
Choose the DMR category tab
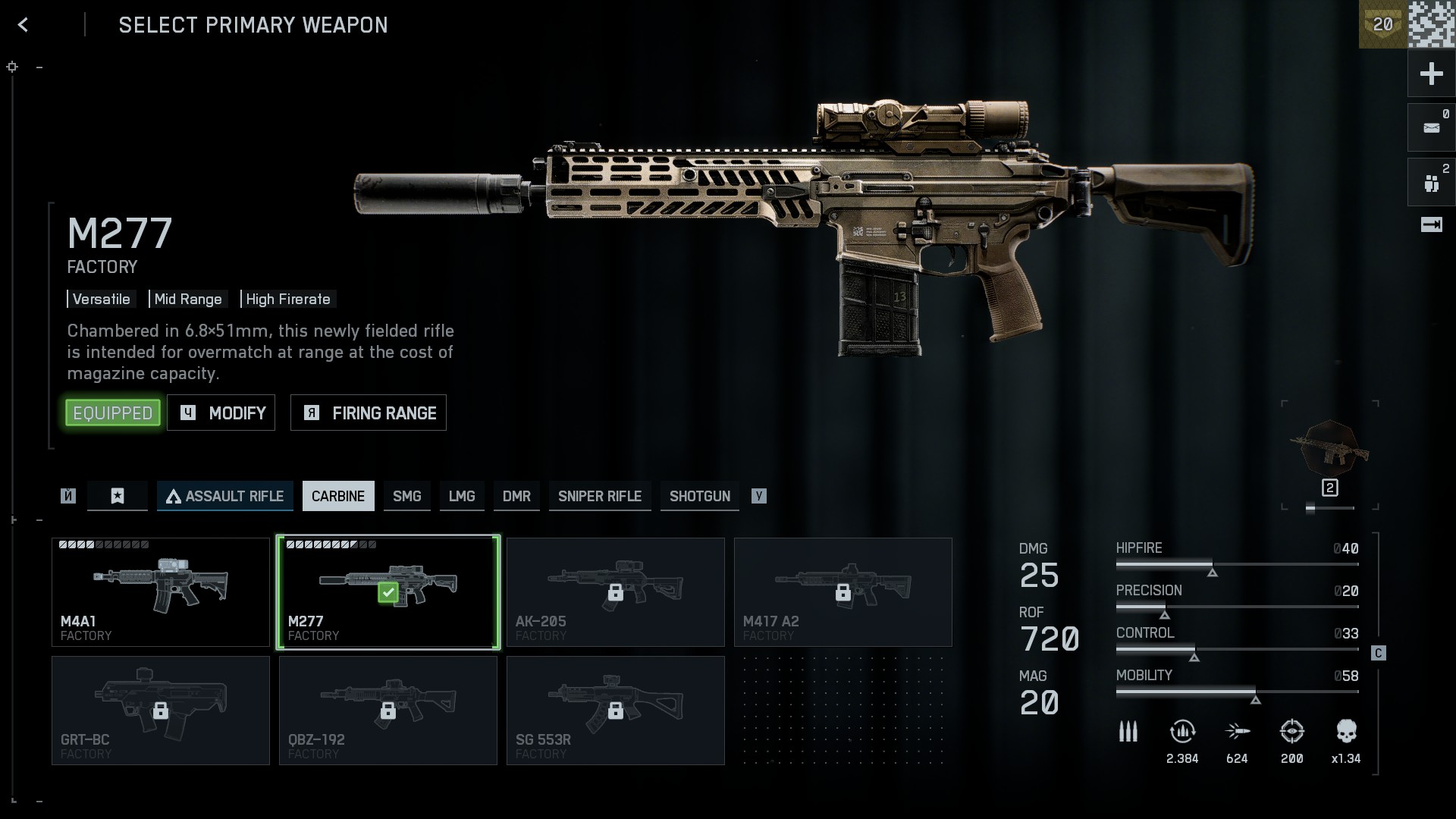(x=516, y=496)
